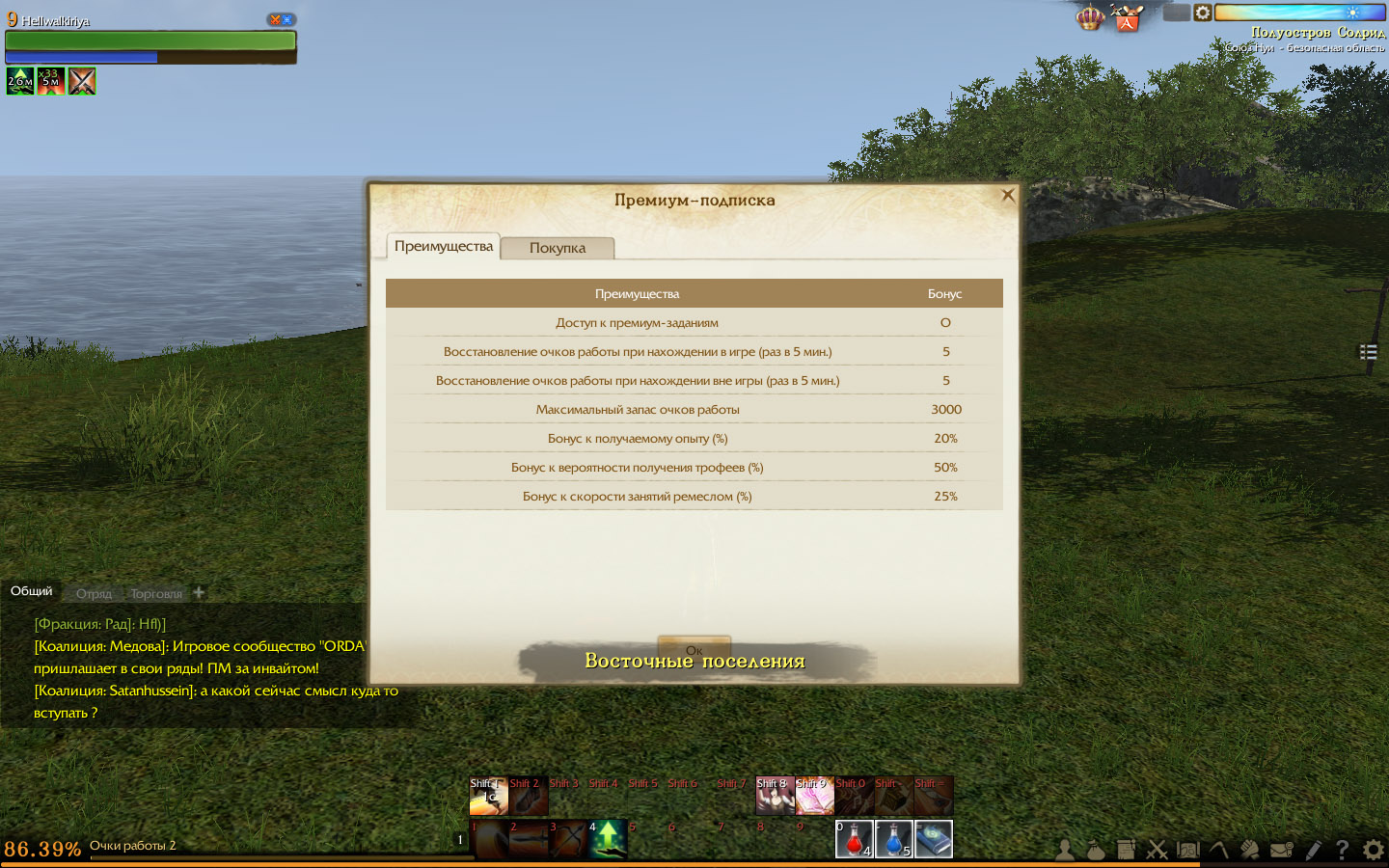Add a new chat tab with plus
This screenshot has width=1389, height=868.
(199, 592)
